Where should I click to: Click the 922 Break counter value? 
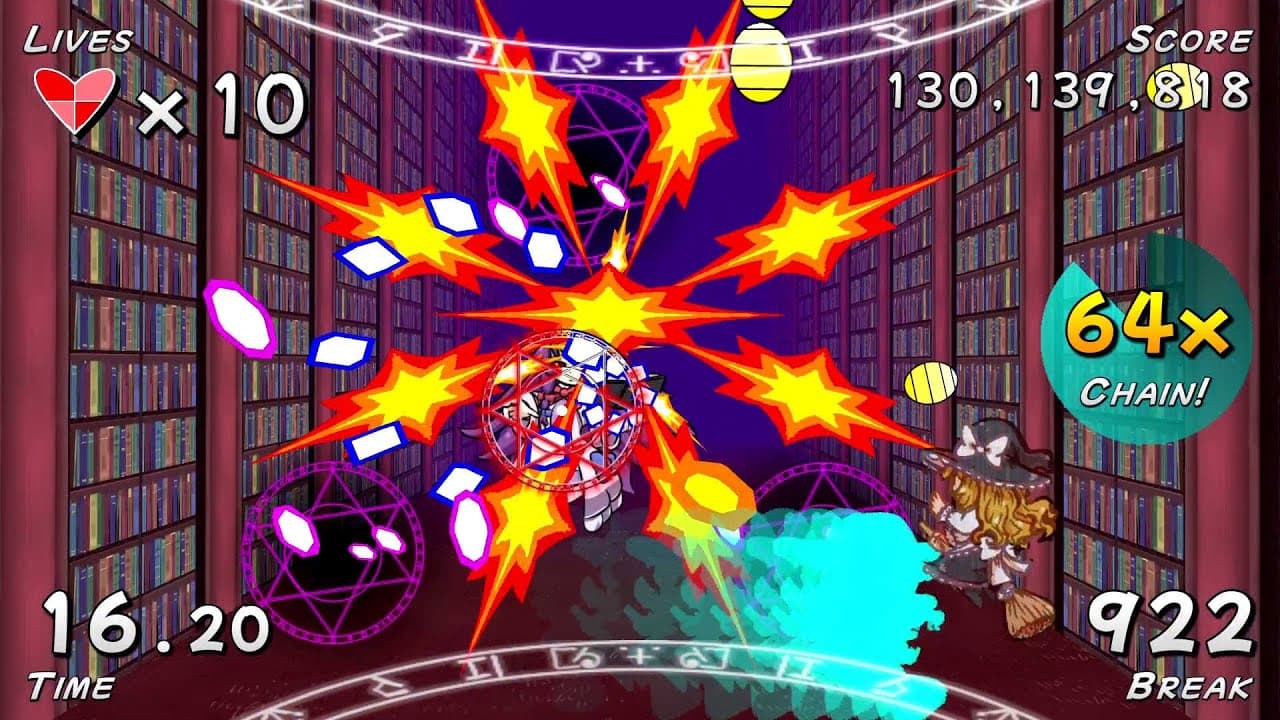1173,620
